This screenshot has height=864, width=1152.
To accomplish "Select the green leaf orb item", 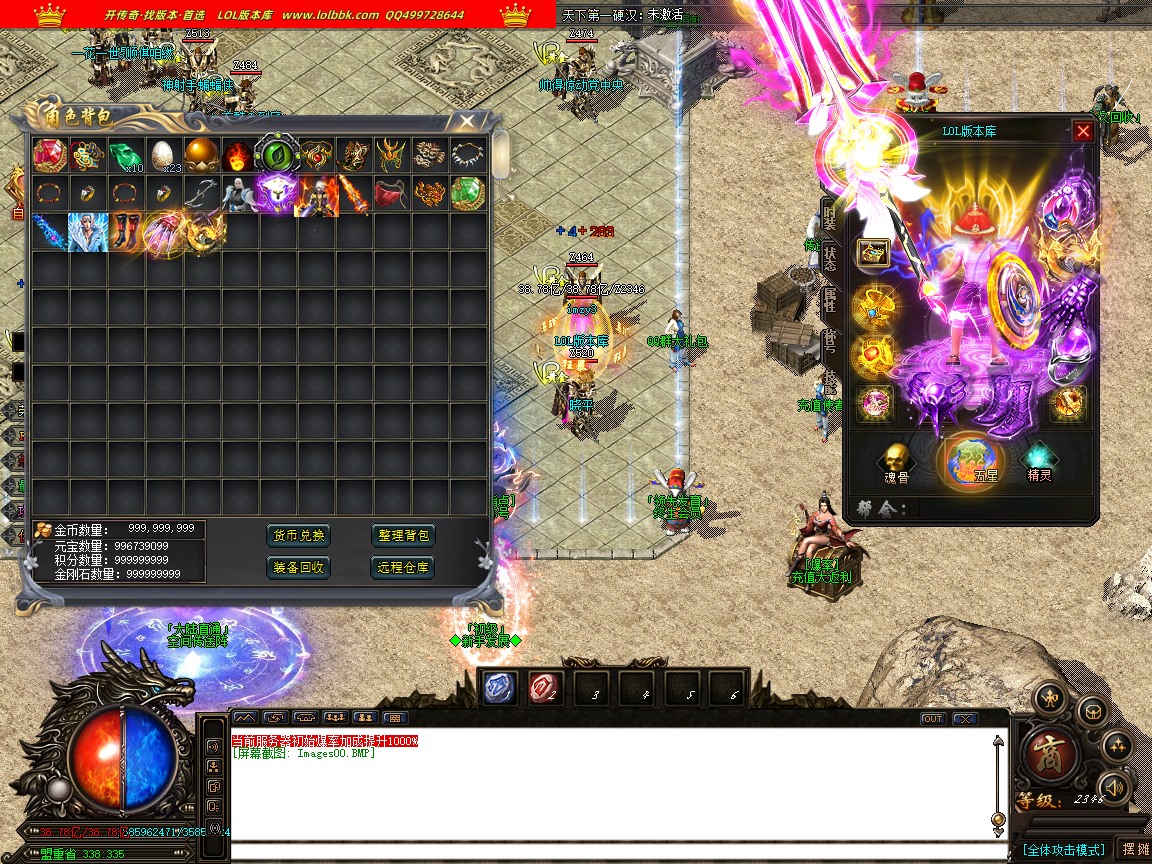I will tap(277, 155).
